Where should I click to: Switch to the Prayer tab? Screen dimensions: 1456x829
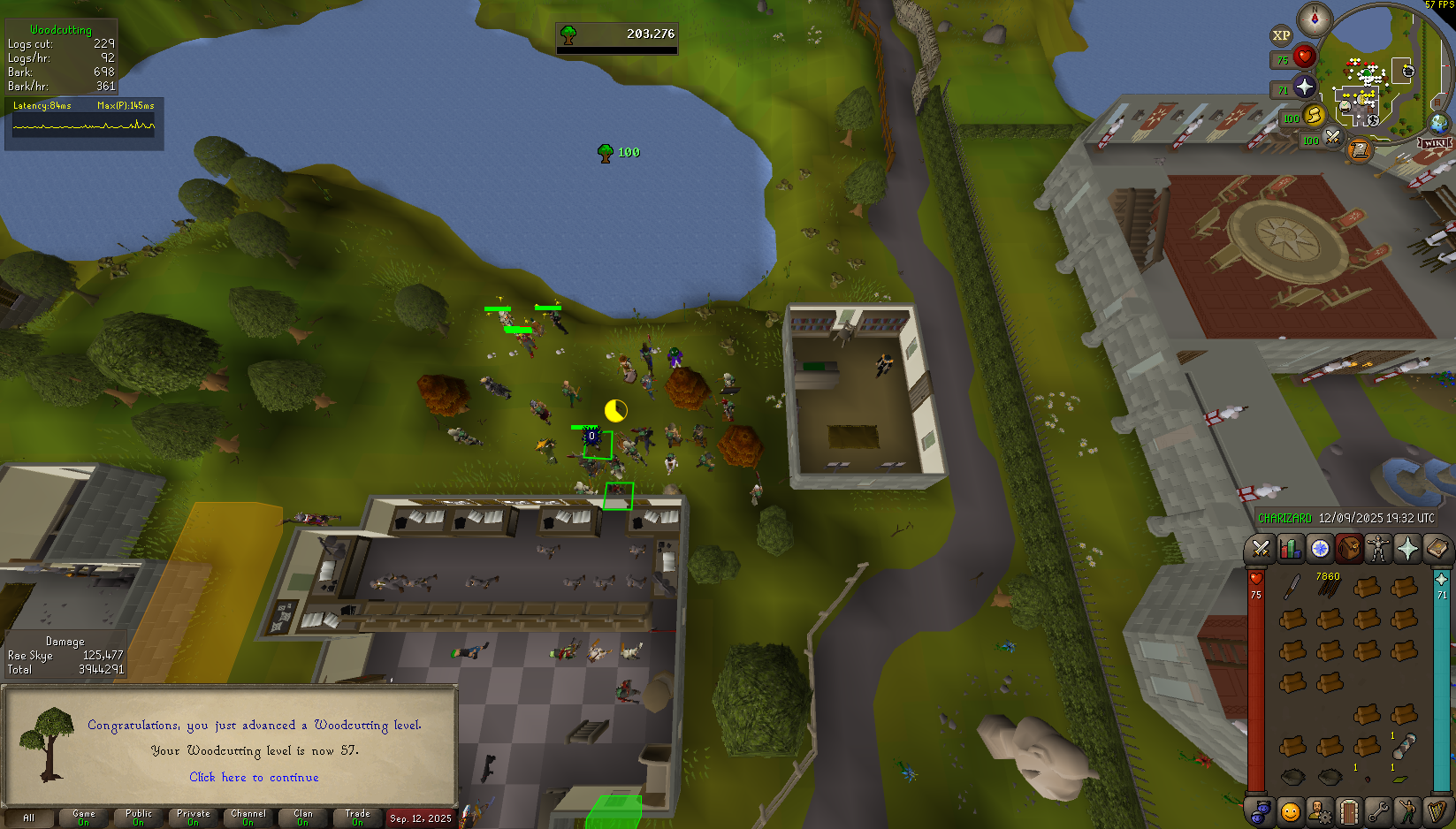pyautogui.click(x=1407, y=549)
